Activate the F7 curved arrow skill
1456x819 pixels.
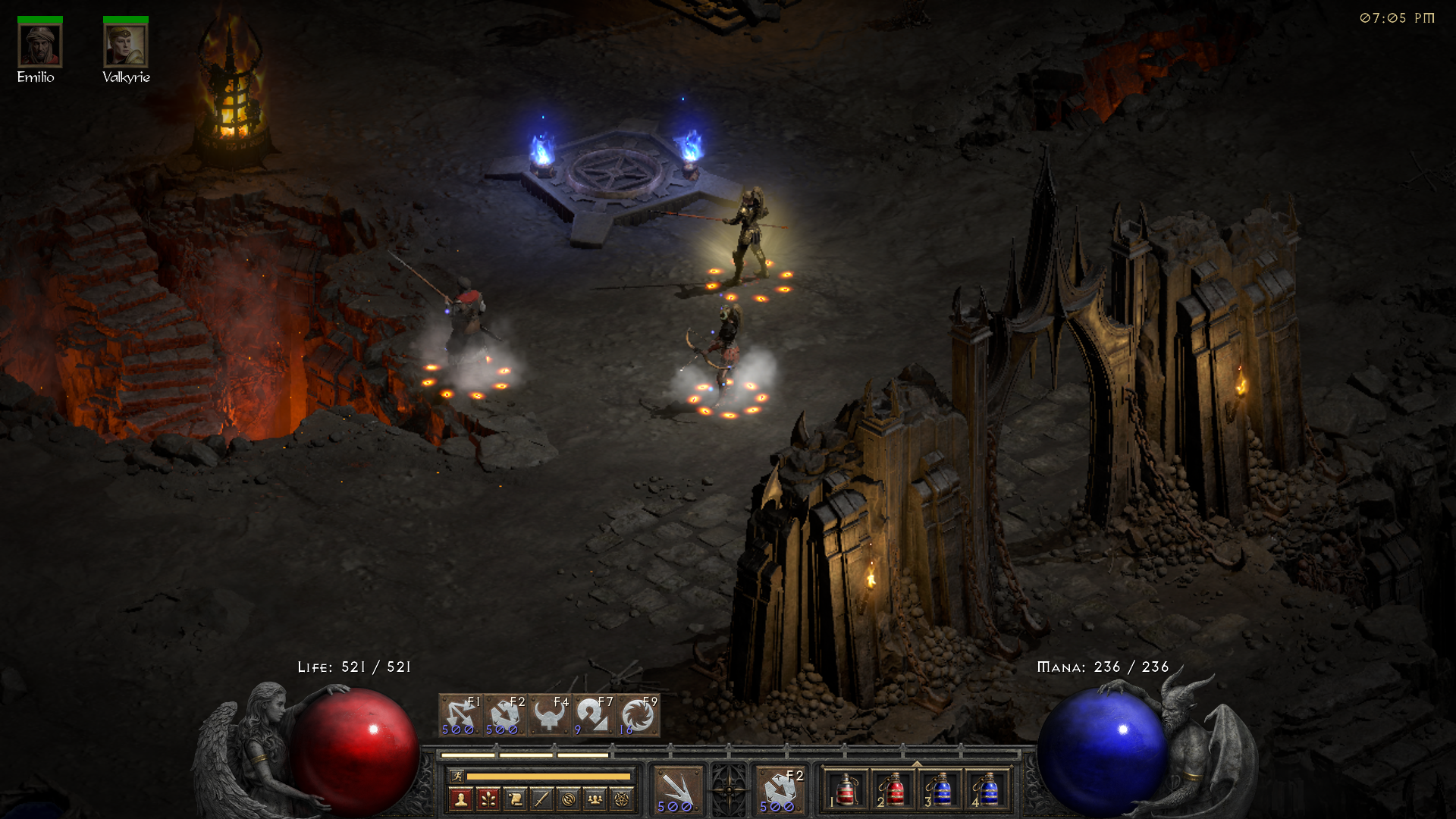click(593, 715)
